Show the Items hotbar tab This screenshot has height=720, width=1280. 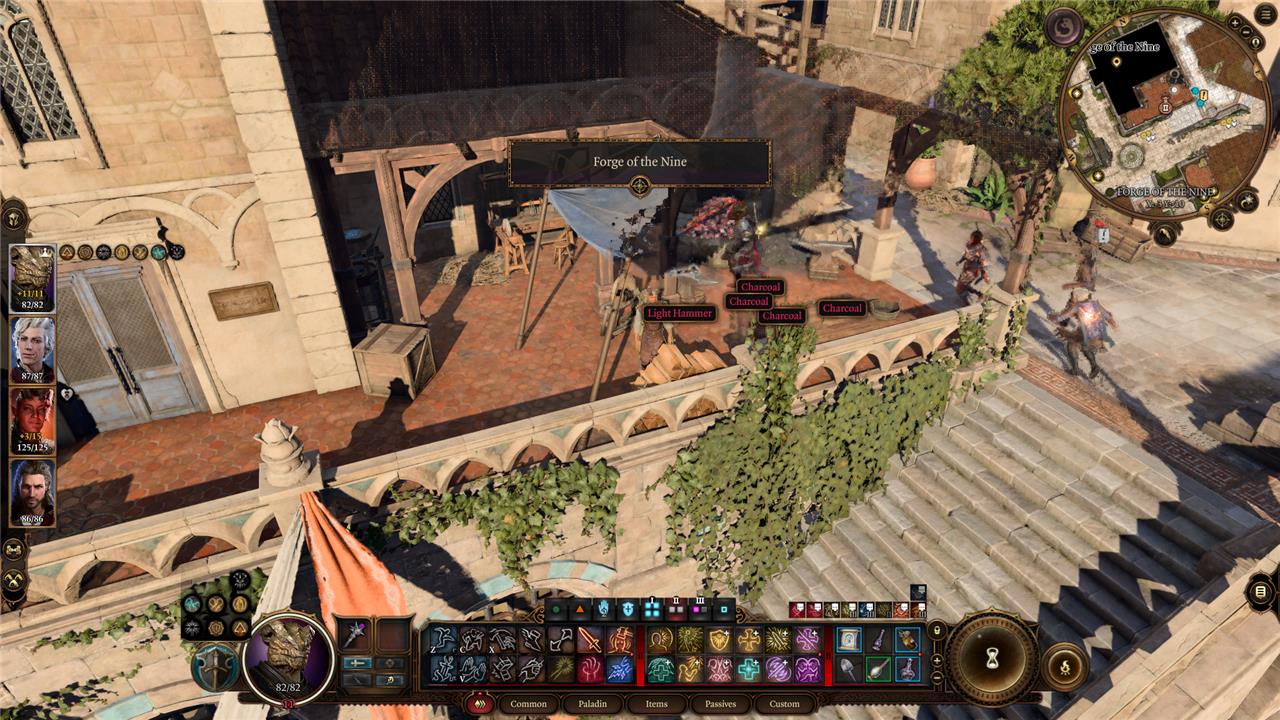pos(656,704)
